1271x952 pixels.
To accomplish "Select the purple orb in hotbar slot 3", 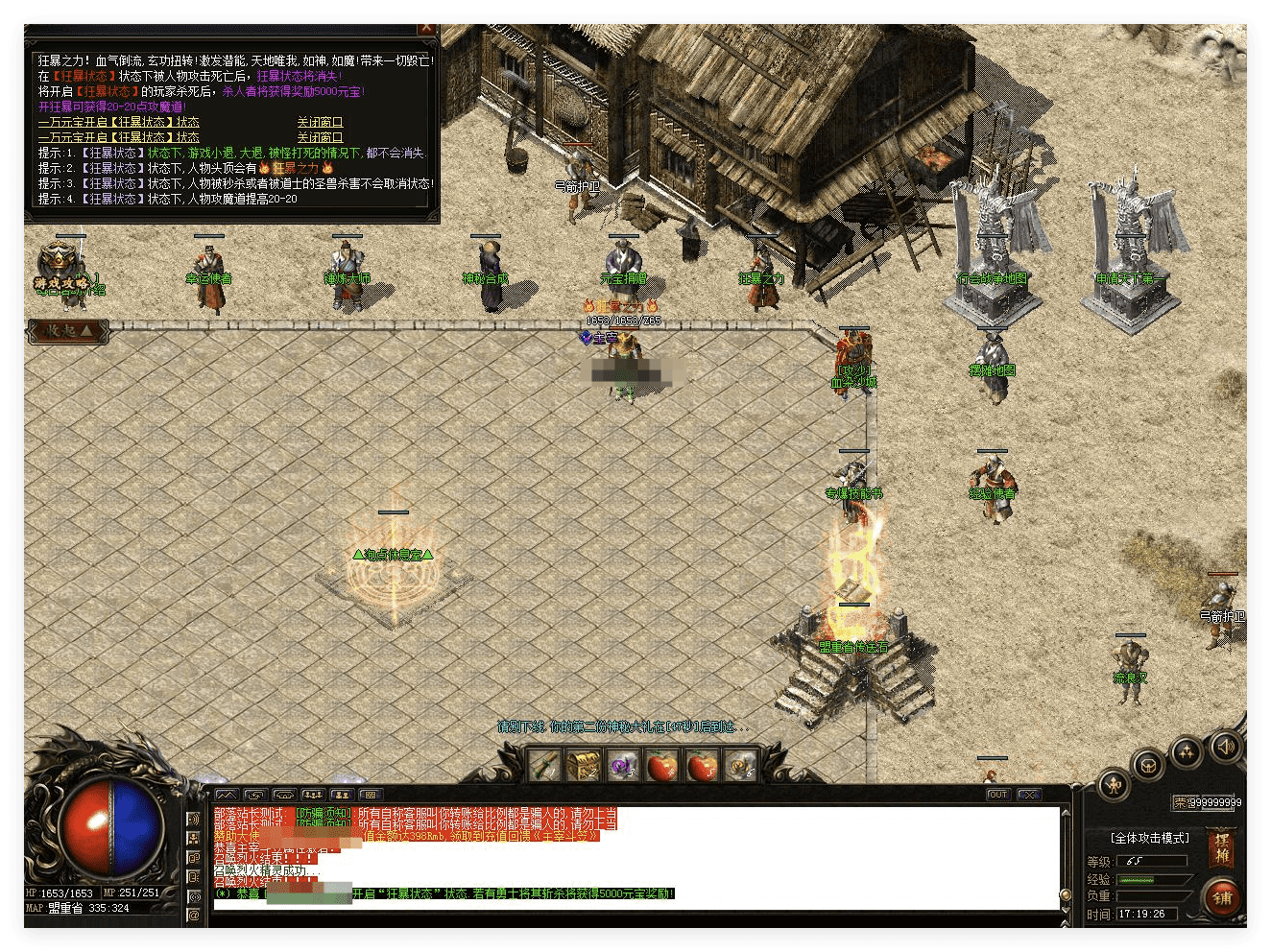I will tap(623, 766).
